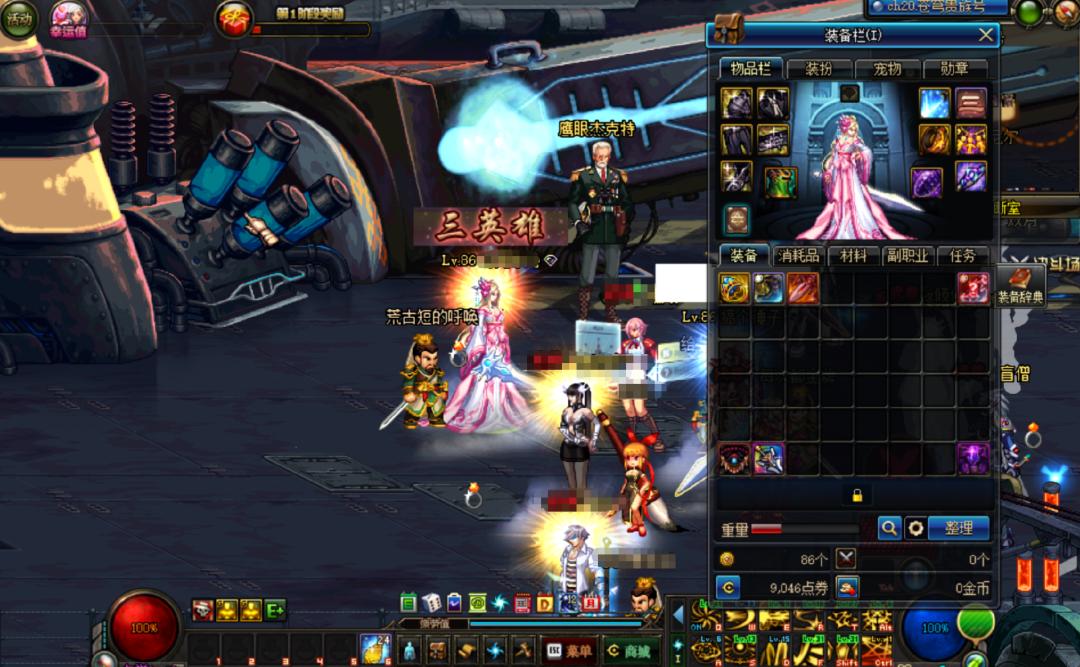Click the 活动 events button
The height and width of the screenshot is (667, 1080).
(x=18, y=19)
